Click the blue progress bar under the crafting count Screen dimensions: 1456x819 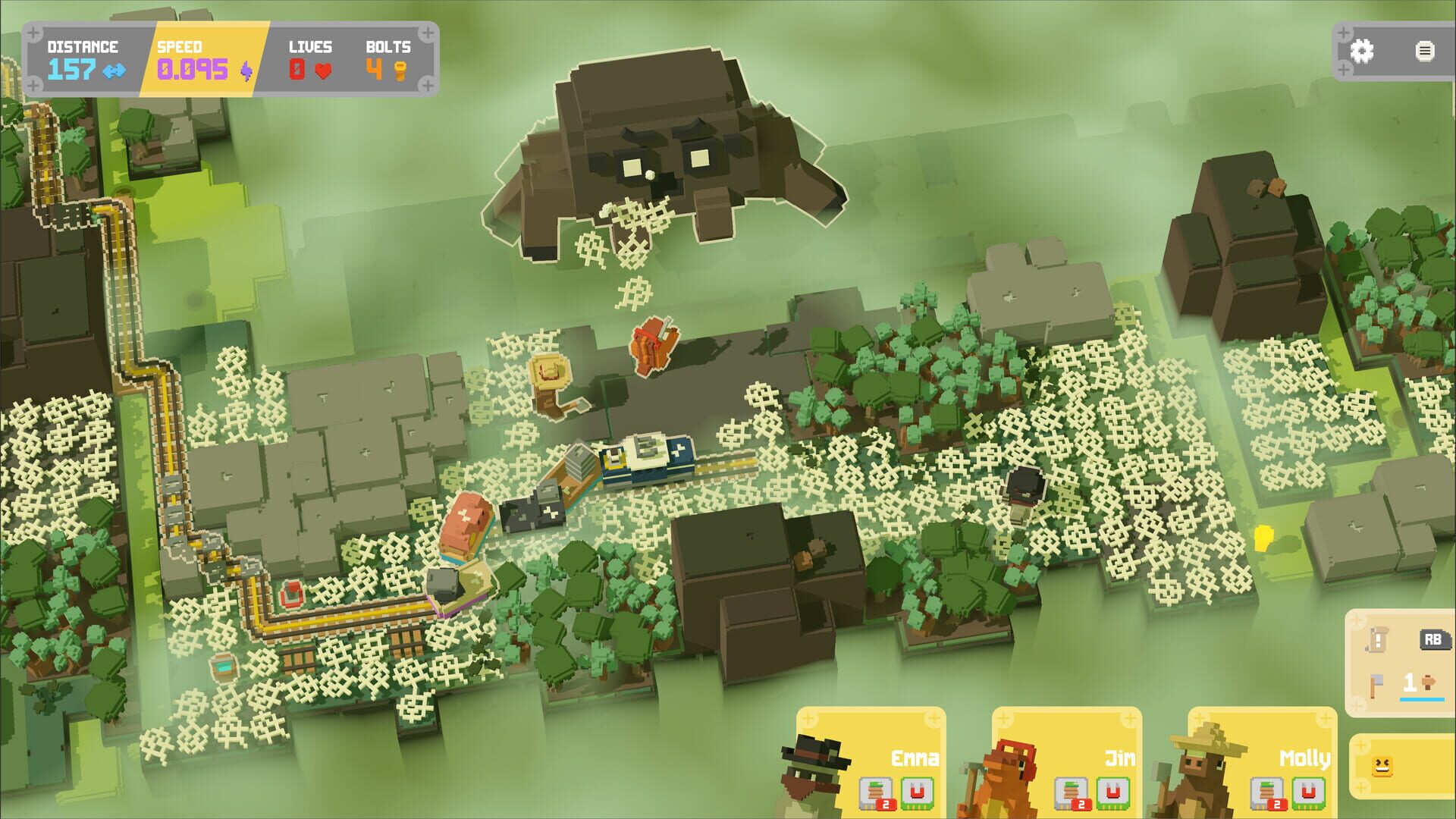click(x=1422, y=699)
